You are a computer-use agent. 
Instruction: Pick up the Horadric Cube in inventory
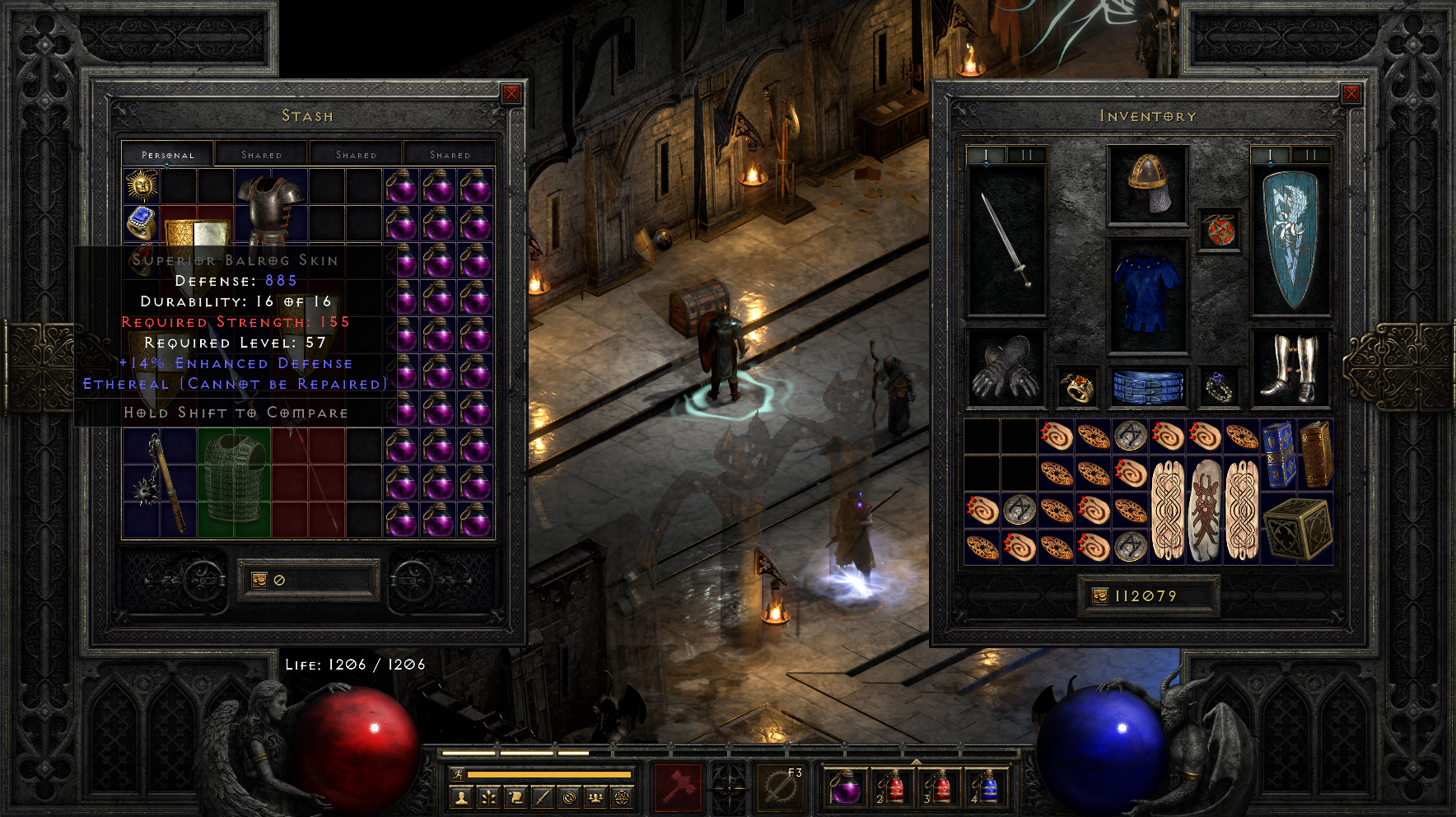(x=1297, y=528)
